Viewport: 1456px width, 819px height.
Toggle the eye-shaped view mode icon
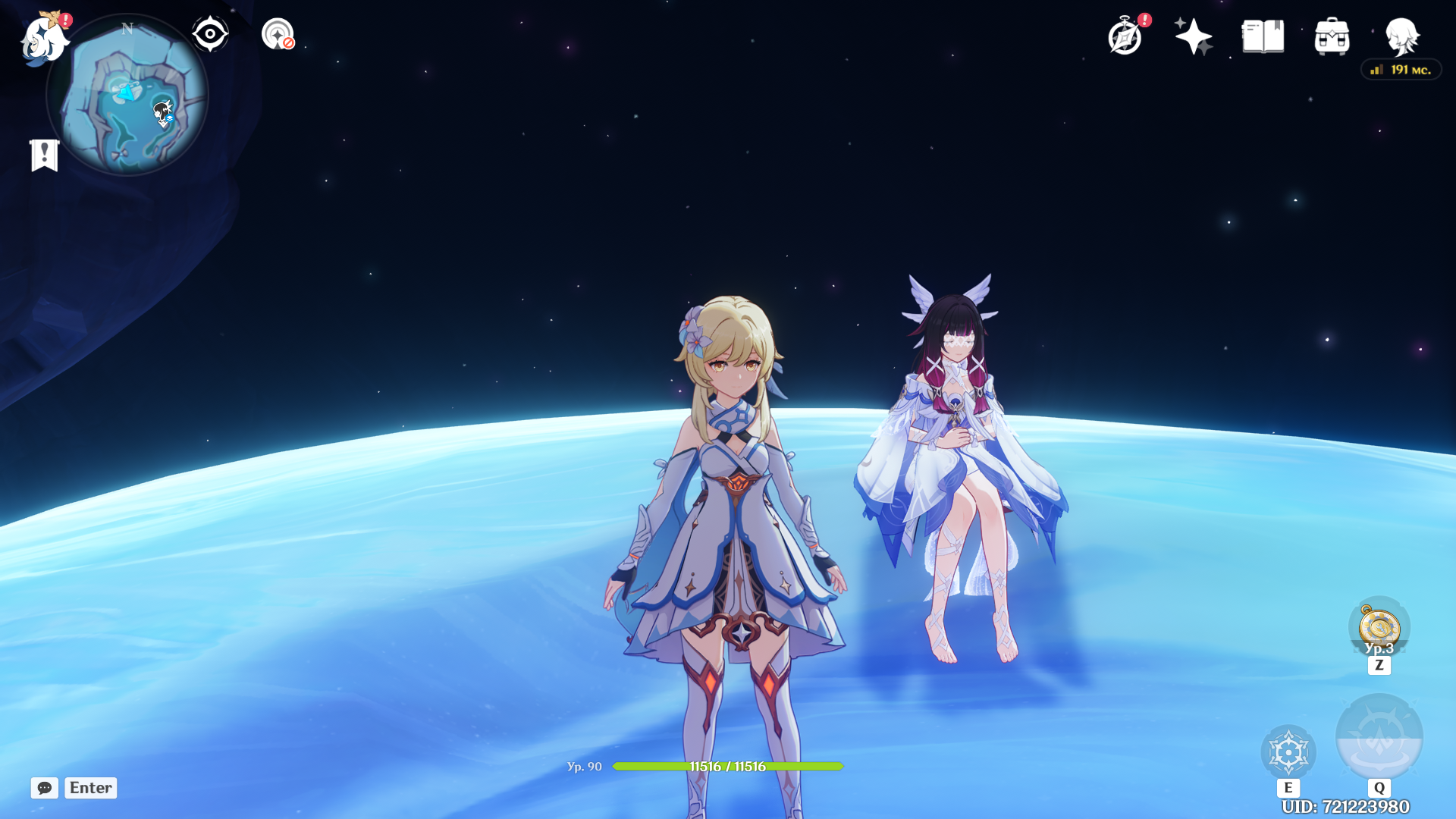[210, 34]
